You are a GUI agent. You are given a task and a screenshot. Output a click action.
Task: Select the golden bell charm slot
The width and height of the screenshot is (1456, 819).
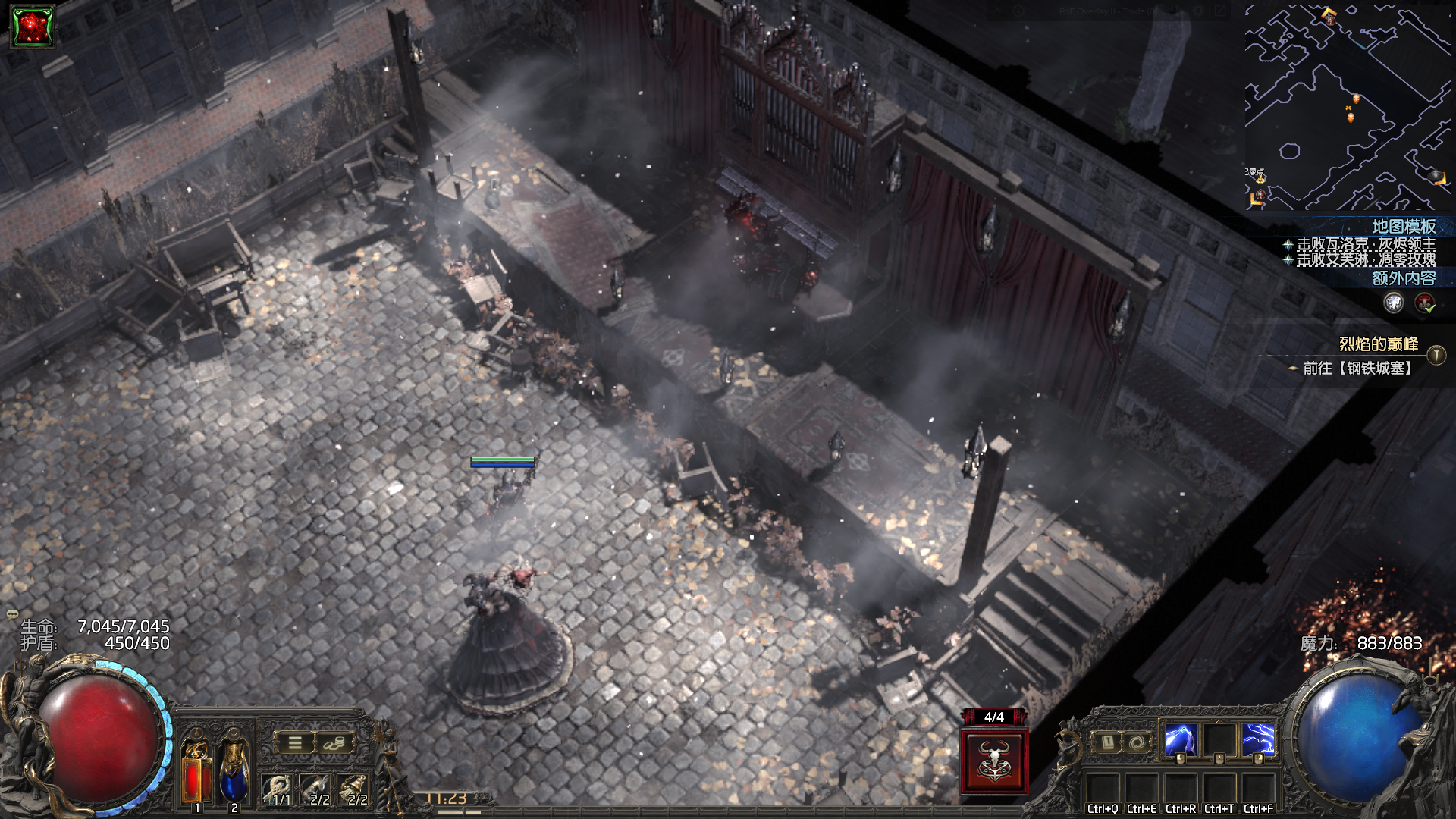pyautogui.click(x=354, y=790)
